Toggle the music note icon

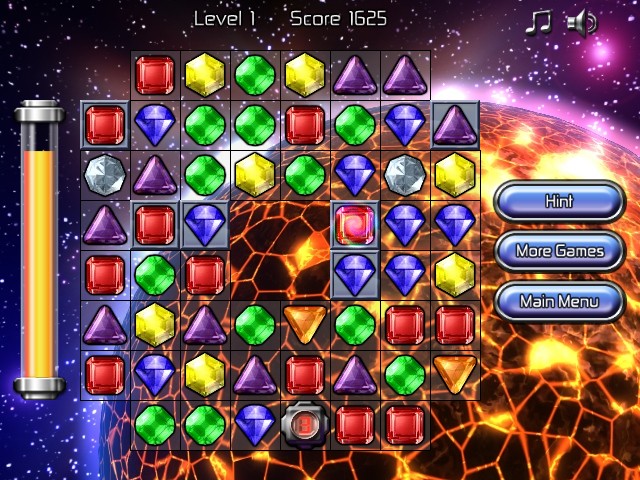pos(539,22)
